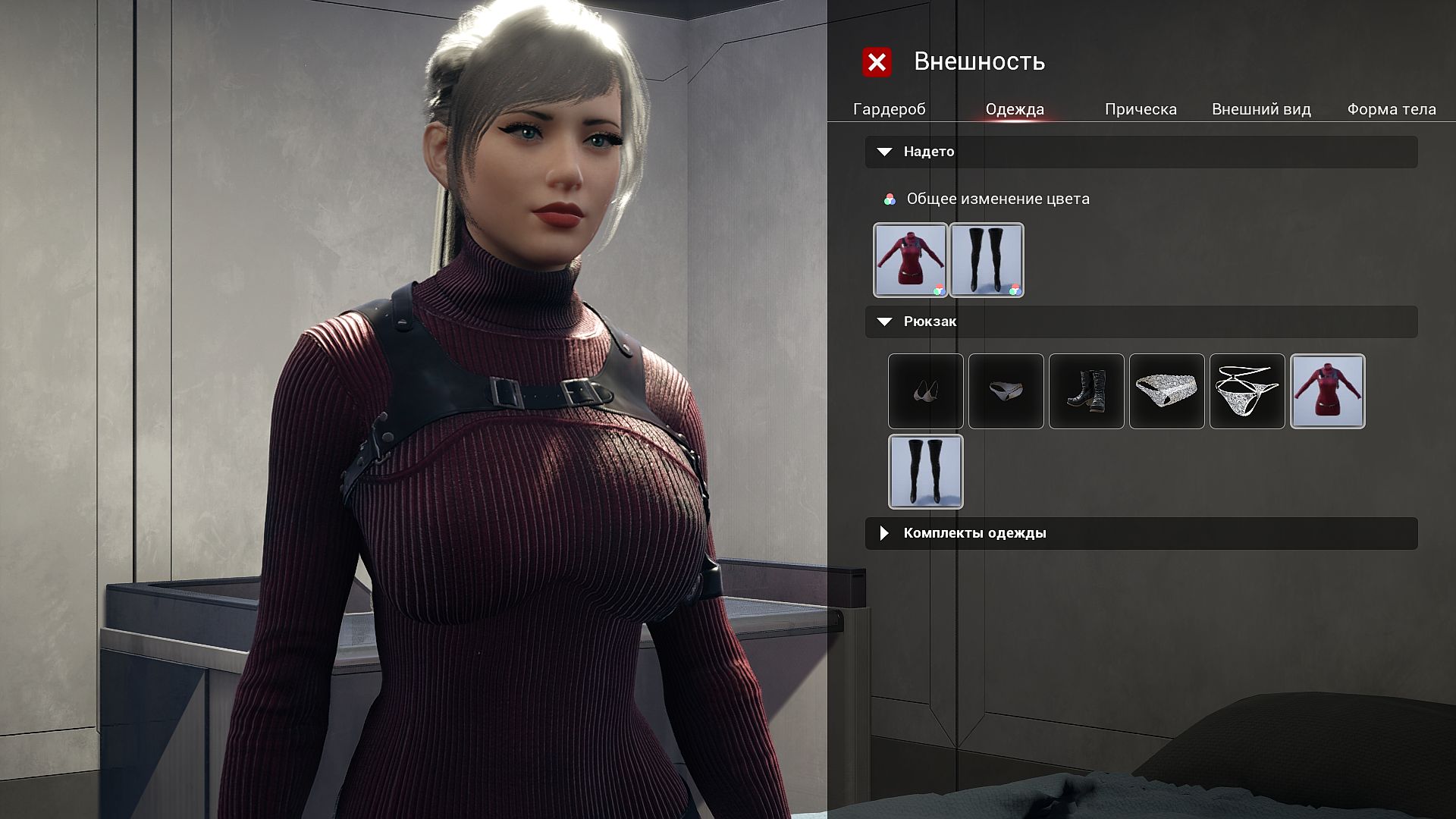The image size is (1456, 819).
Task: Close the Внешность appearance panel
Action: tap(877, 62)
